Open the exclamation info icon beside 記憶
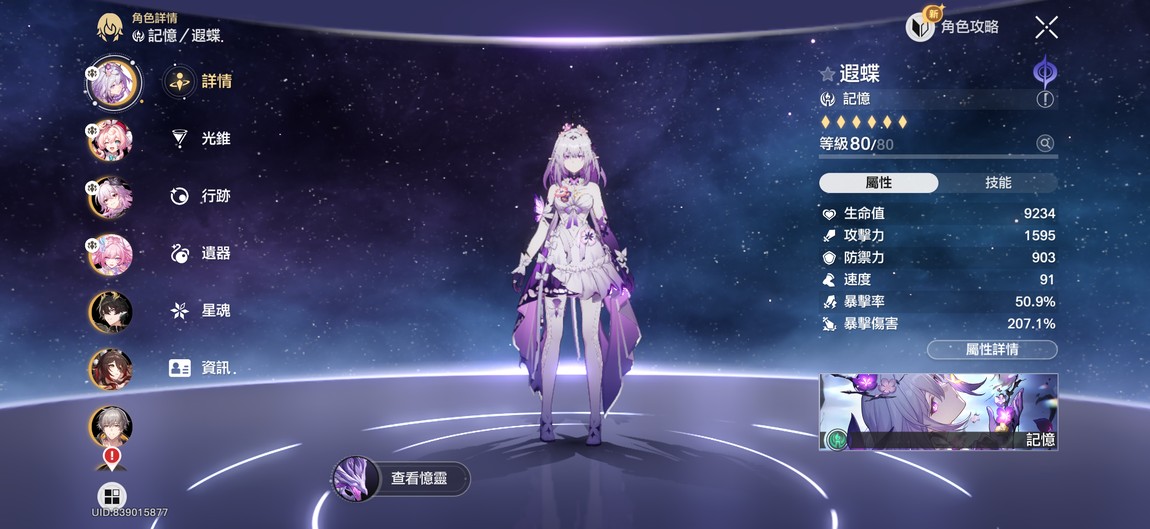Viewport: 1150px width, 529px height. [x=1045, y=99]
